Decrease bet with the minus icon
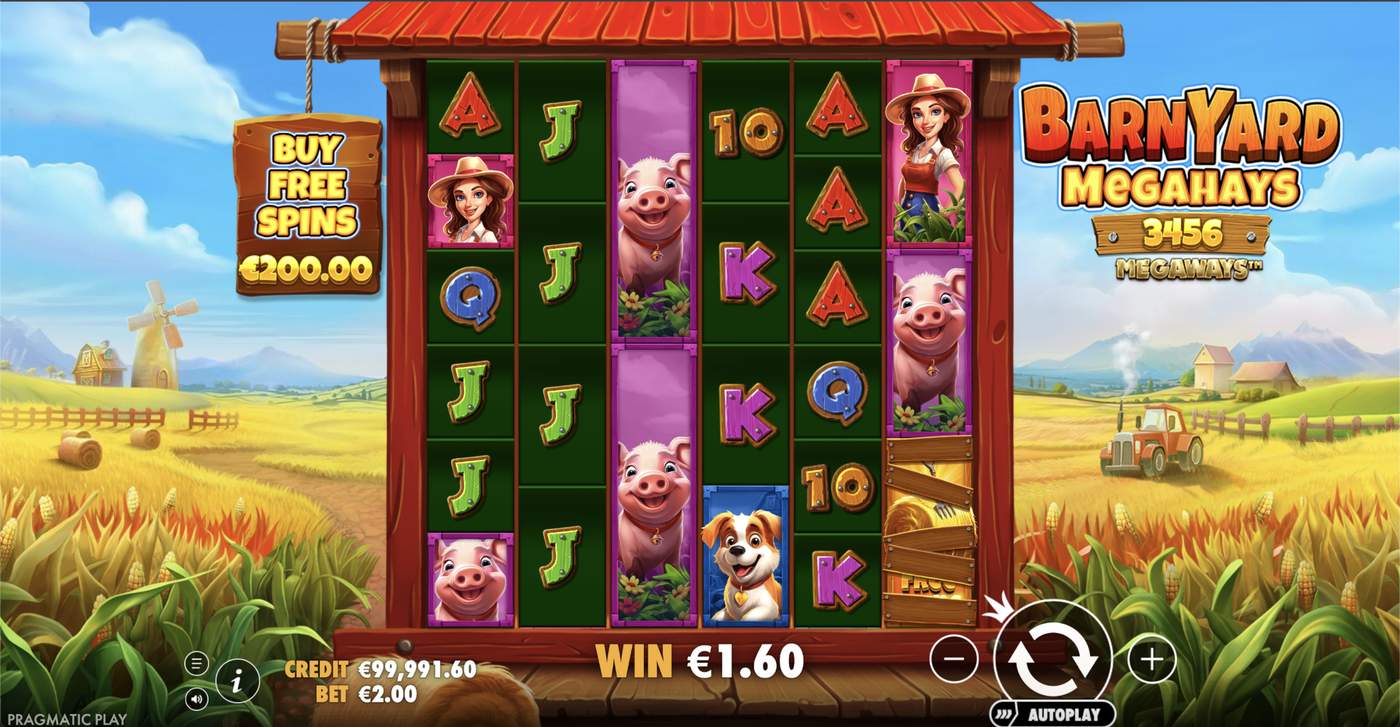Image resolution: width=1400 pixels, height=727 pixels. pos(956,659)
